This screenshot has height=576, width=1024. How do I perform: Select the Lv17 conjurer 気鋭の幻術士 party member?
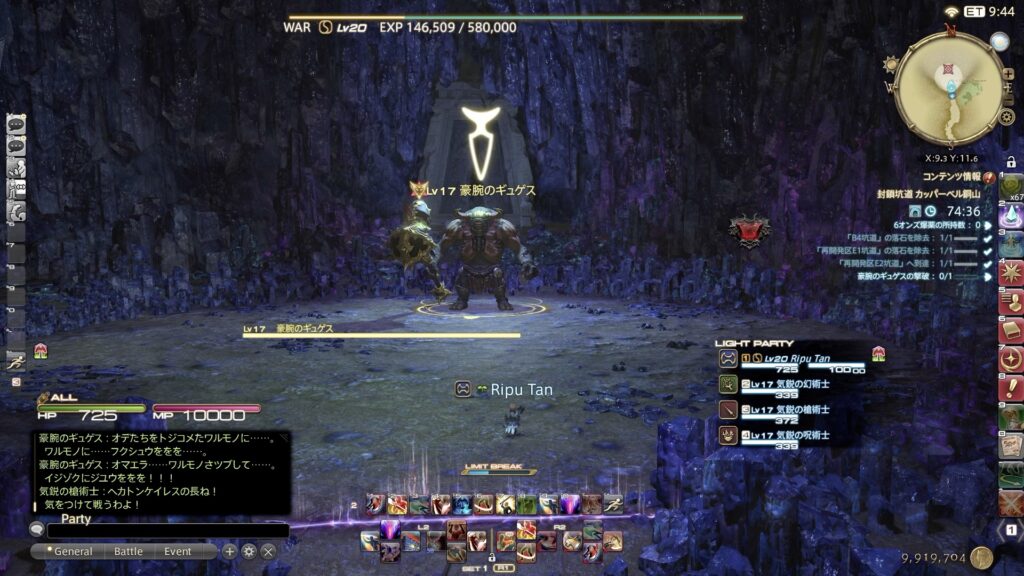coord(790,384)
